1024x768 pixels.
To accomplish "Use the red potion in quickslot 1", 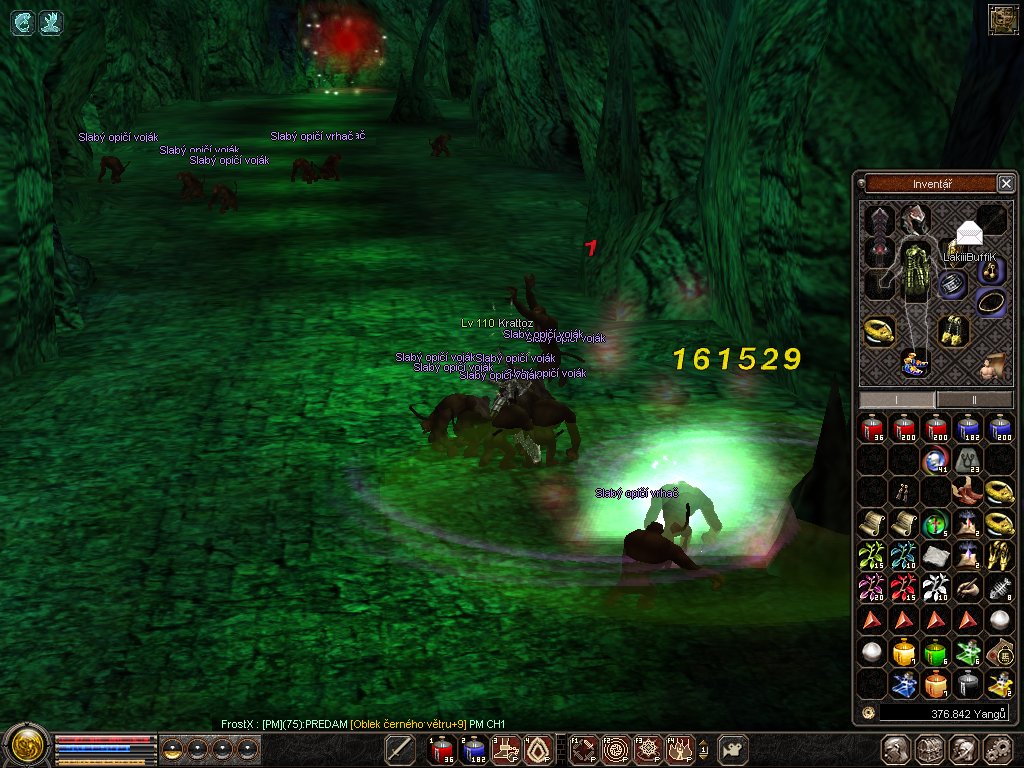I will coord(441,748).
